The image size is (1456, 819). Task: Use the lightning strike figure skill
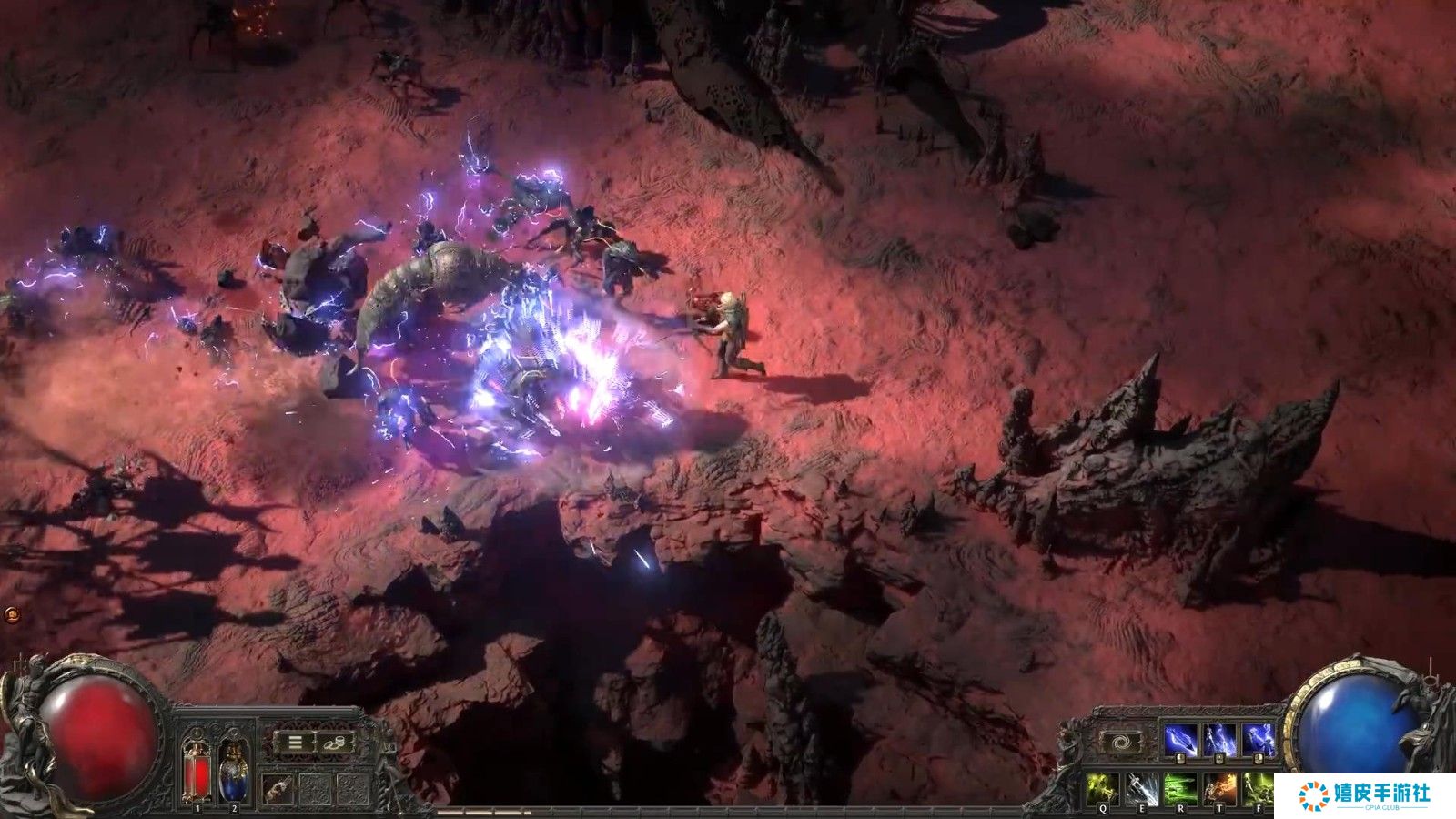pyautogui.click(x=1219, y=740)
